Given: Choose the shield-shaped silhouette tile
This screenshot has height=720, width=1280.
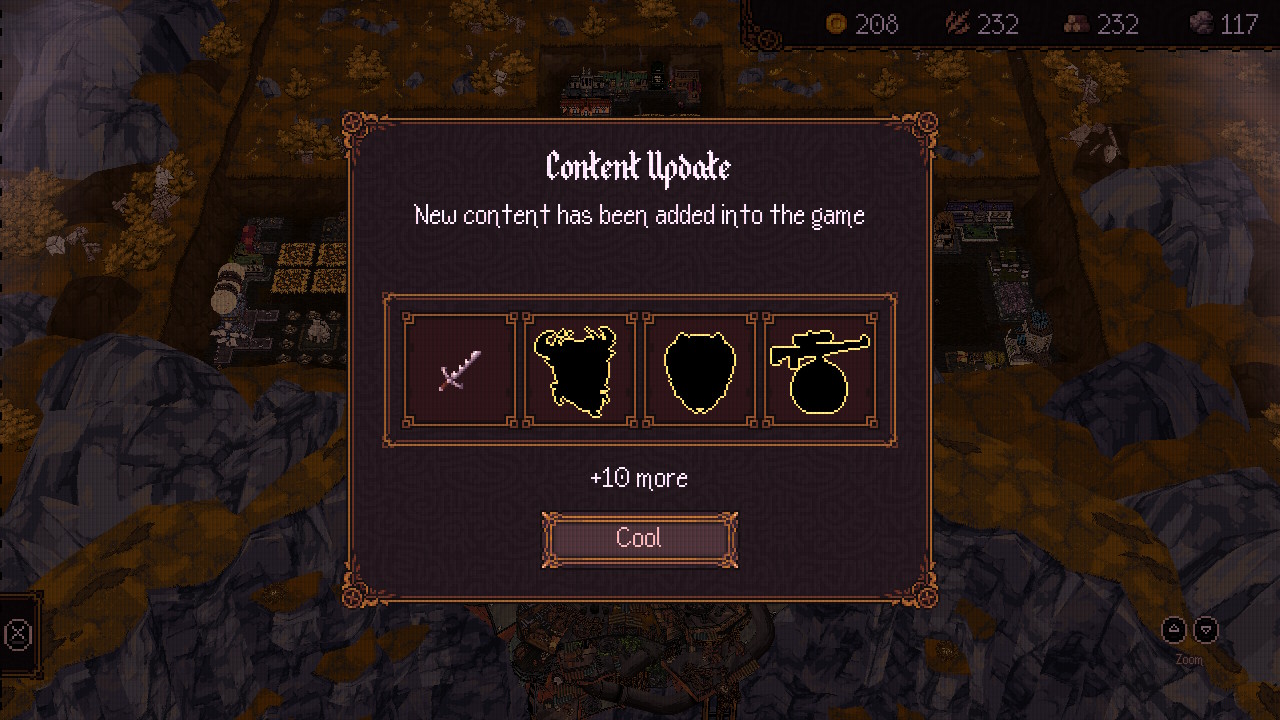Looking at the screenshot, I should click(700, 370).
